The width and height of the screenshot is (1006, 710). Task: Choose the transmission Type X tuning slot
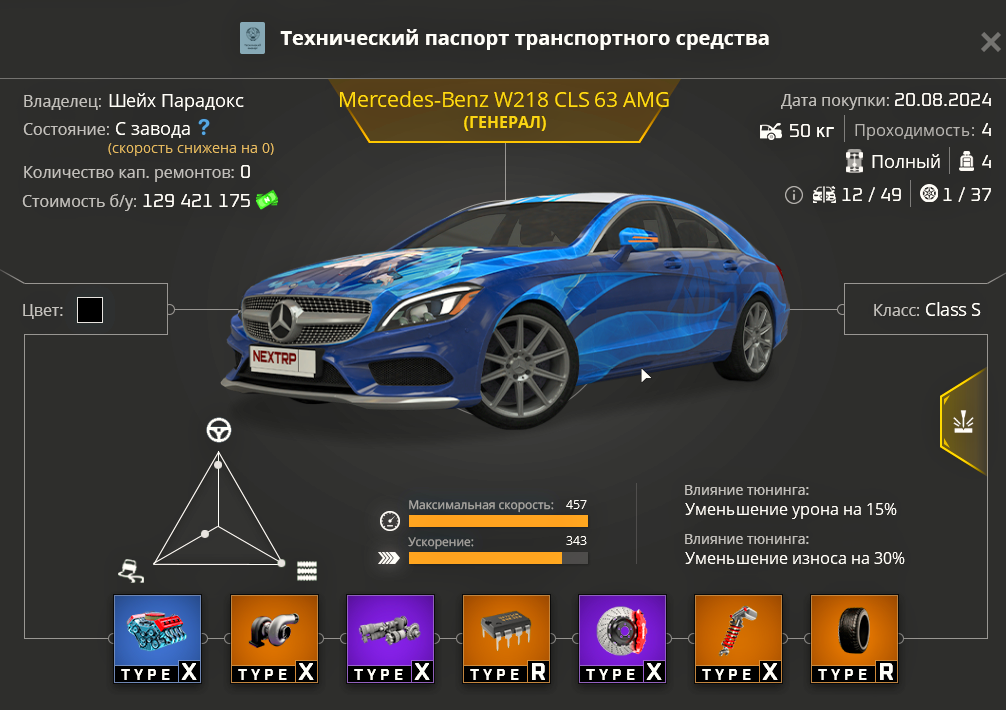390,639
